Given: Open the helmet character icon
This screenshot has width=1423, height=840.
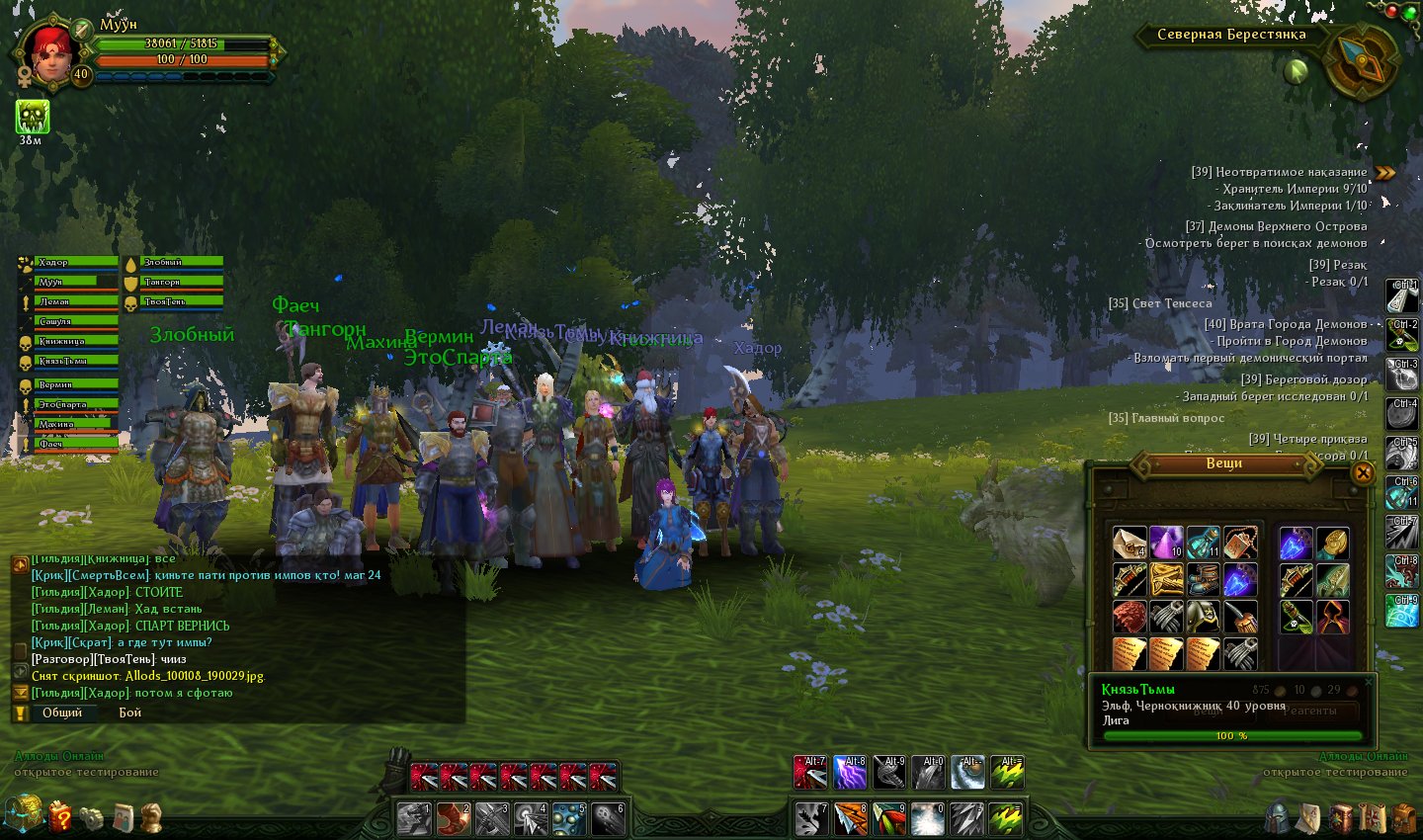Looking at the screenshot, I should pyautogui.click(x=1279, y=817).
